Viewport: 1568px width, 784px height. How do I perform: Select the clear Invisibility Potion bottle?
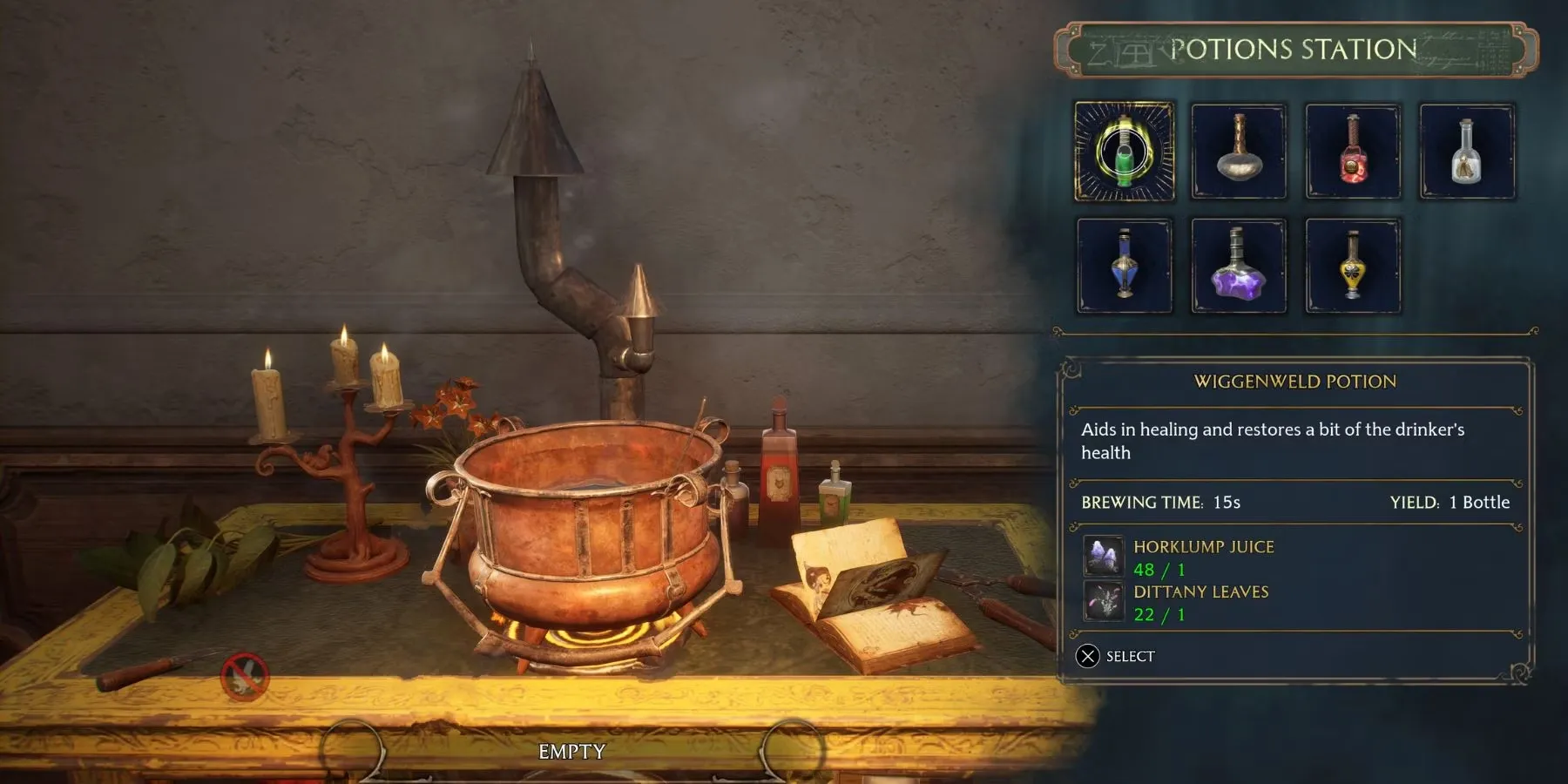point(1467,152)
